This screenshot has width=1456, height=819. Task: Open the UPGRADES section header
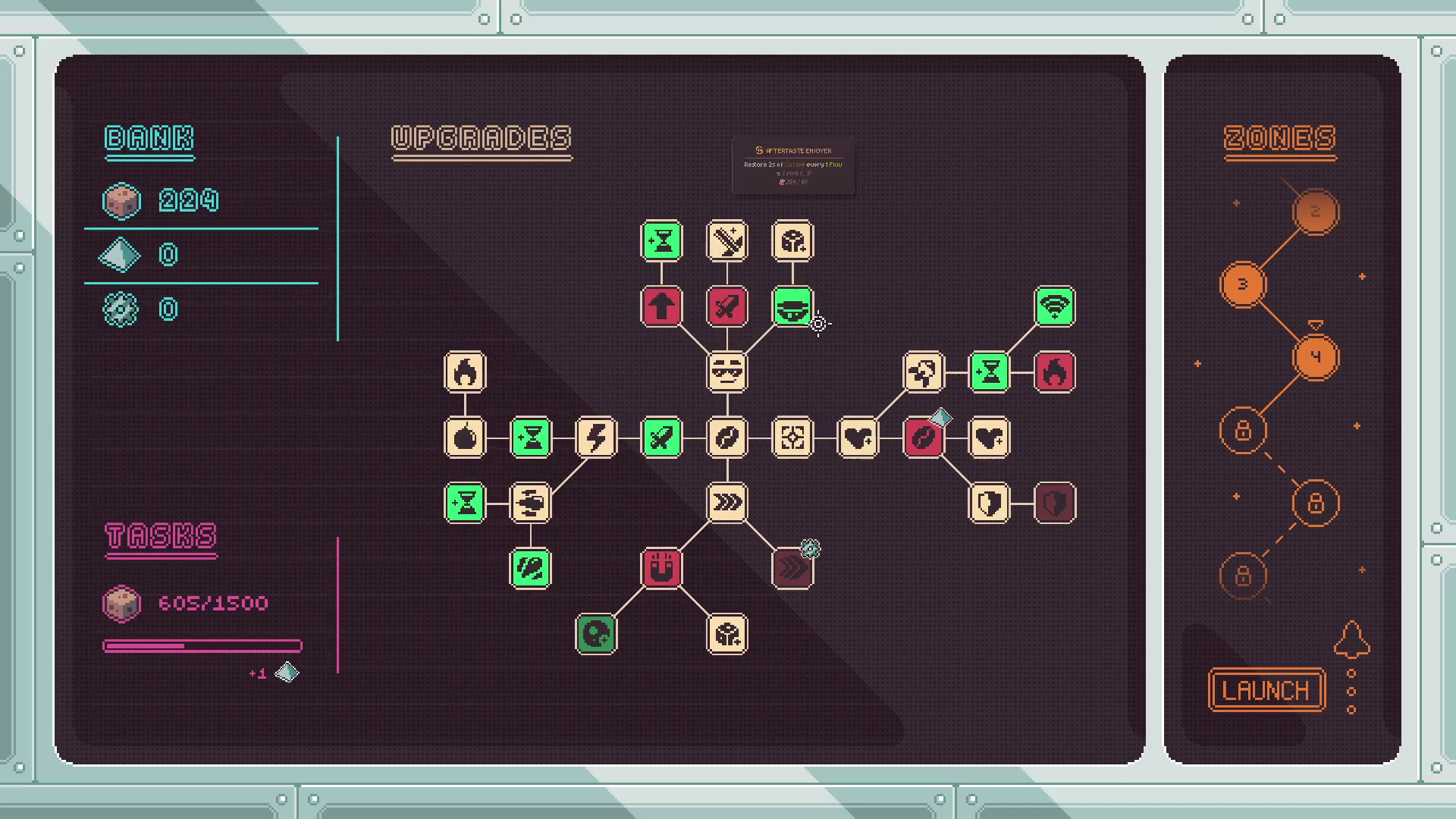[482, 139]
